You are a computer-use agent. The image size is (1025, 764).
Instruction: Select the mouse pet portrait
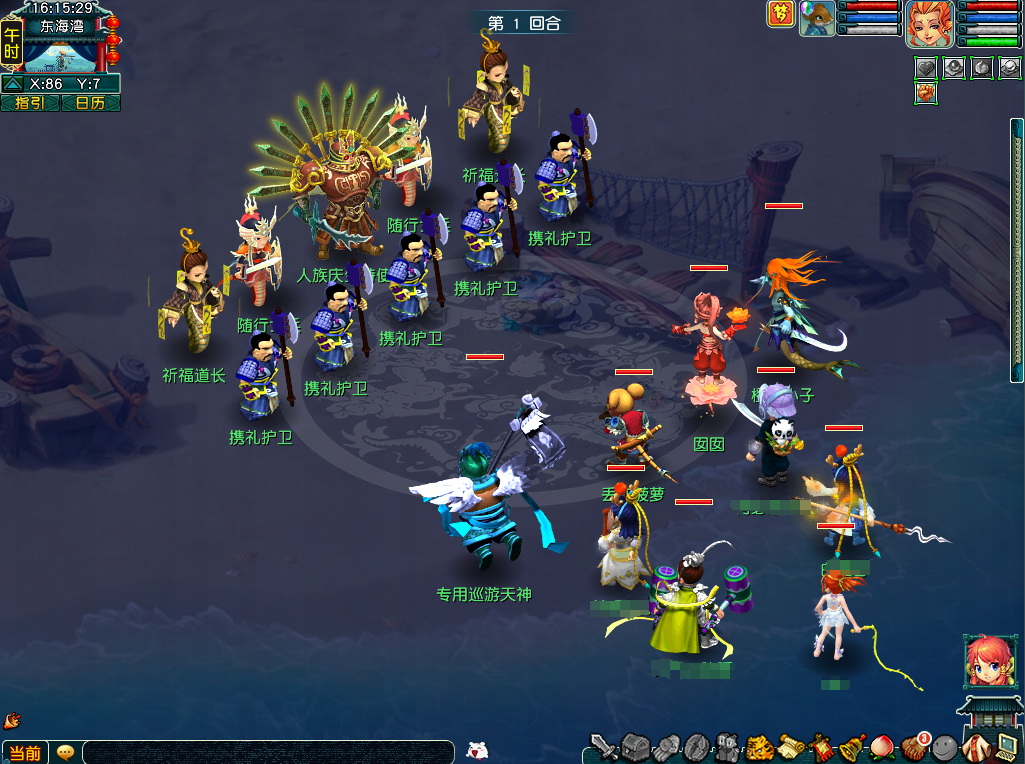point(817,18)
